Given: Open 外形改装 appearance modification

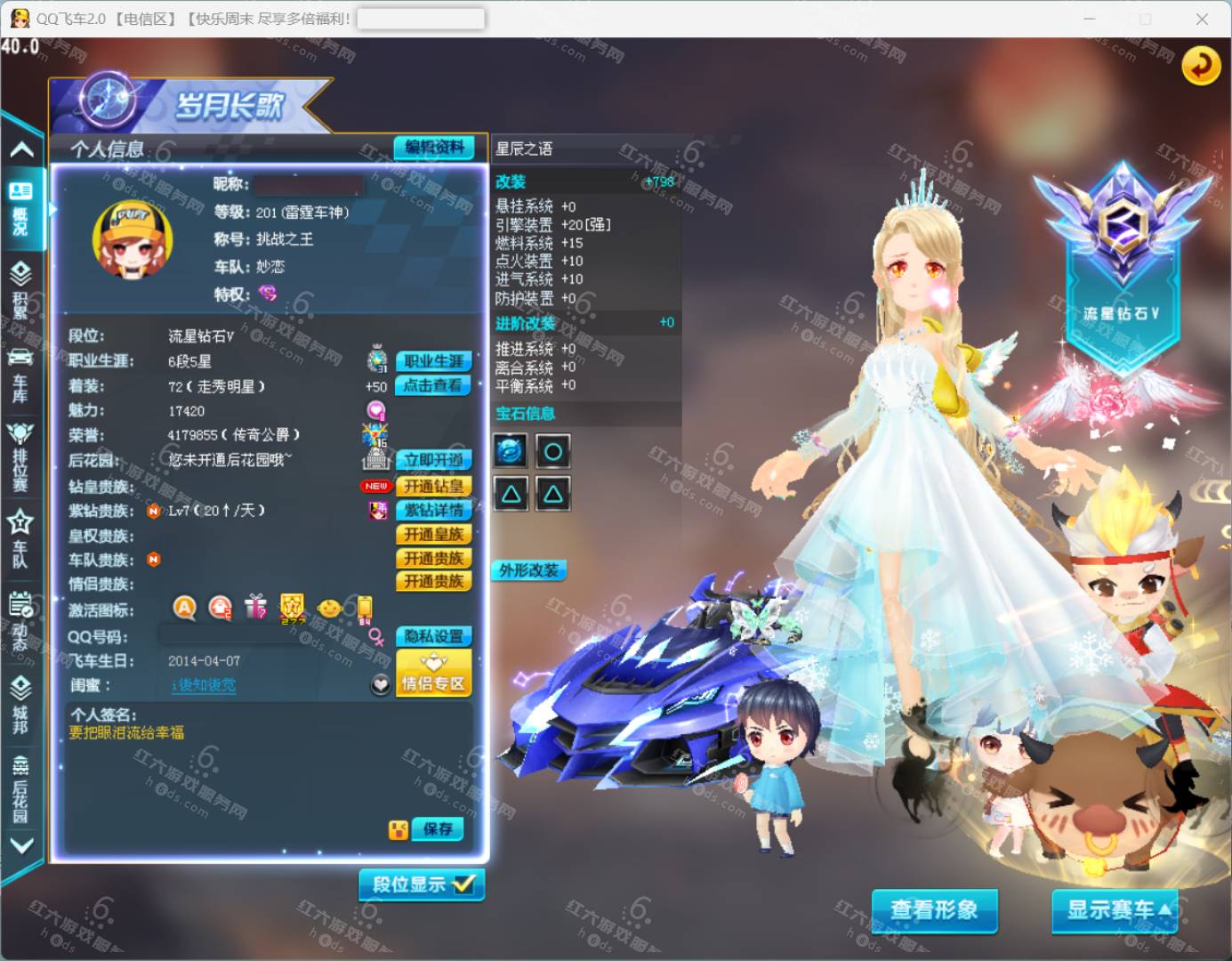Looking at the screenshot, I should pos(528,570).
